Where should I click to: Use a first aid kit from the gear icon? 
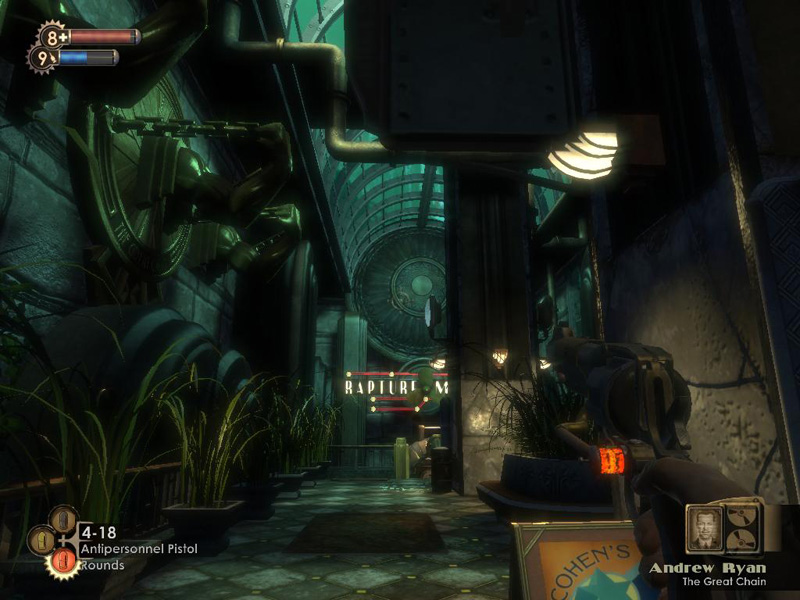click(52, 37)
